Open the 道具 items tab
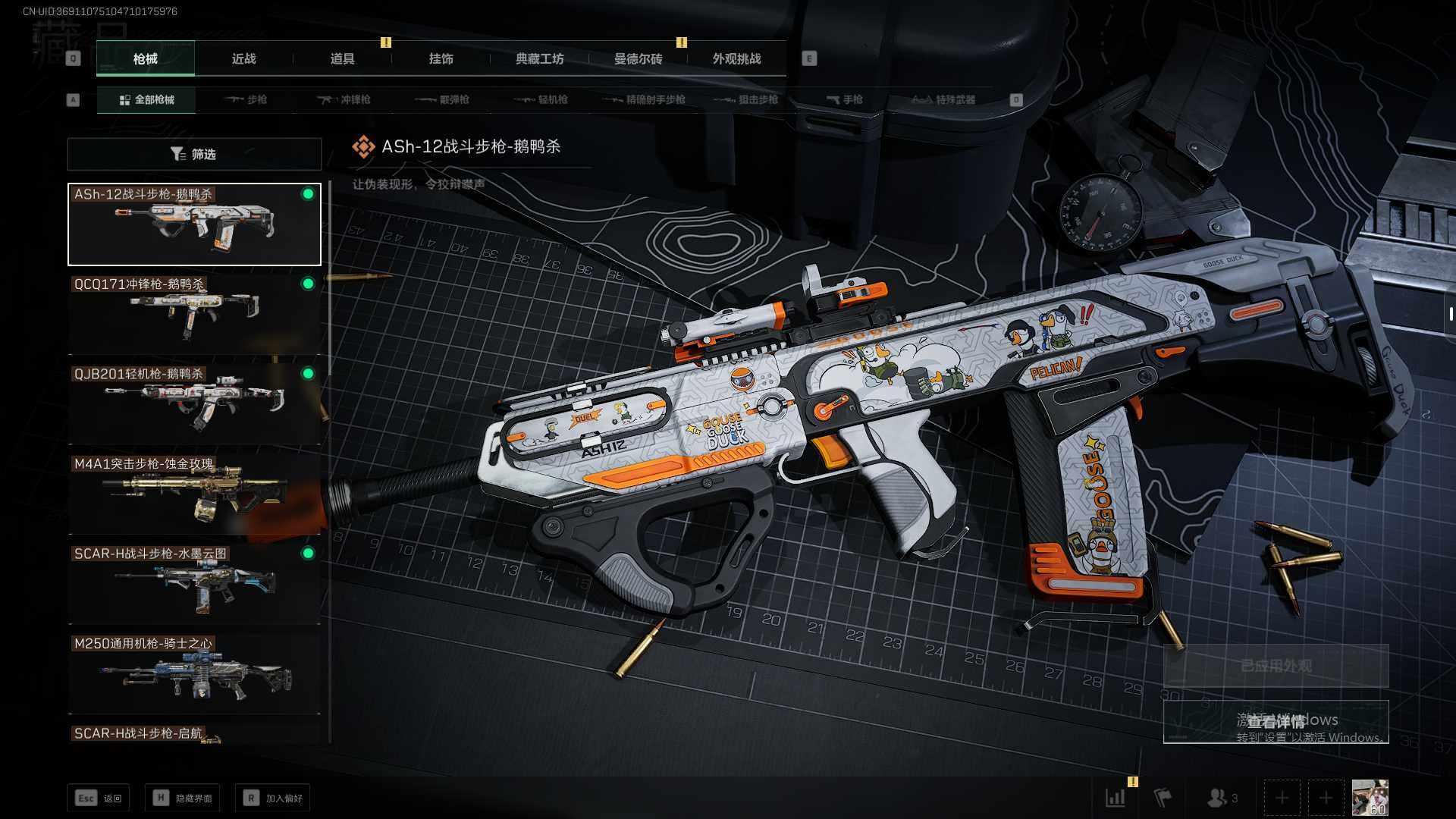Viewport: 1456px width, 819px height. tap(342, 59)
